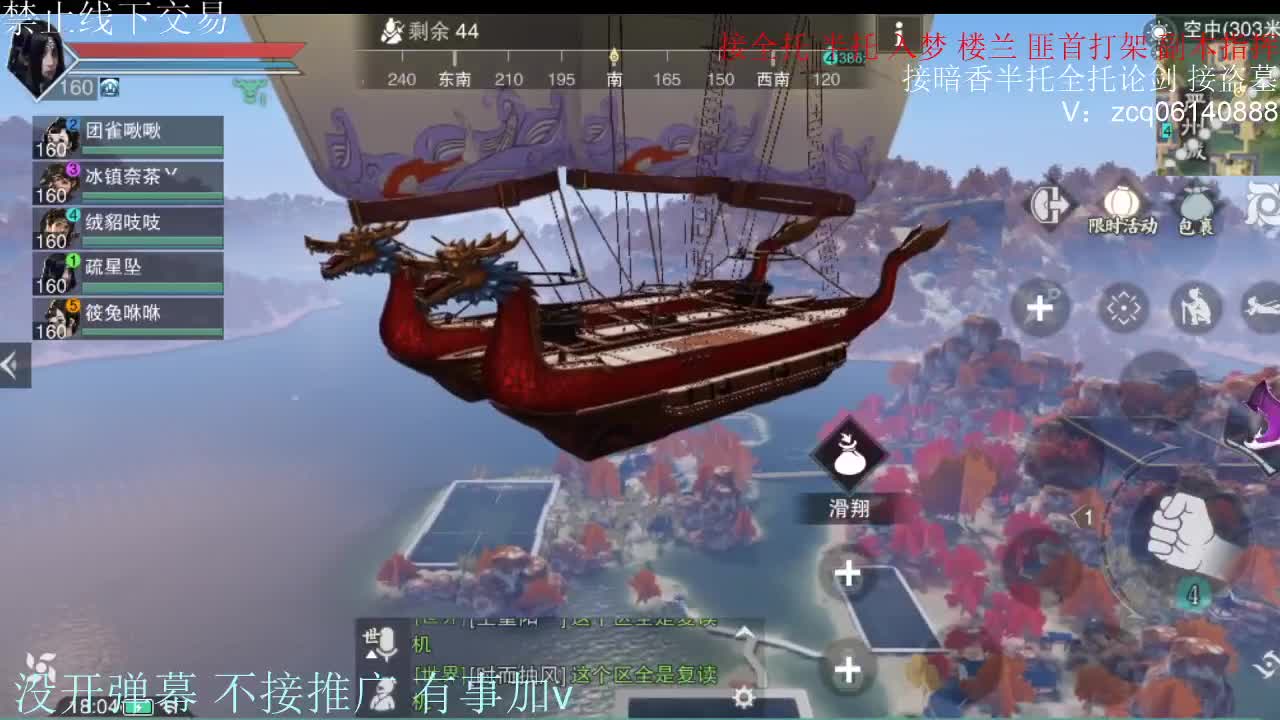Tap the skill icon labeled 4

(1191, 593)
